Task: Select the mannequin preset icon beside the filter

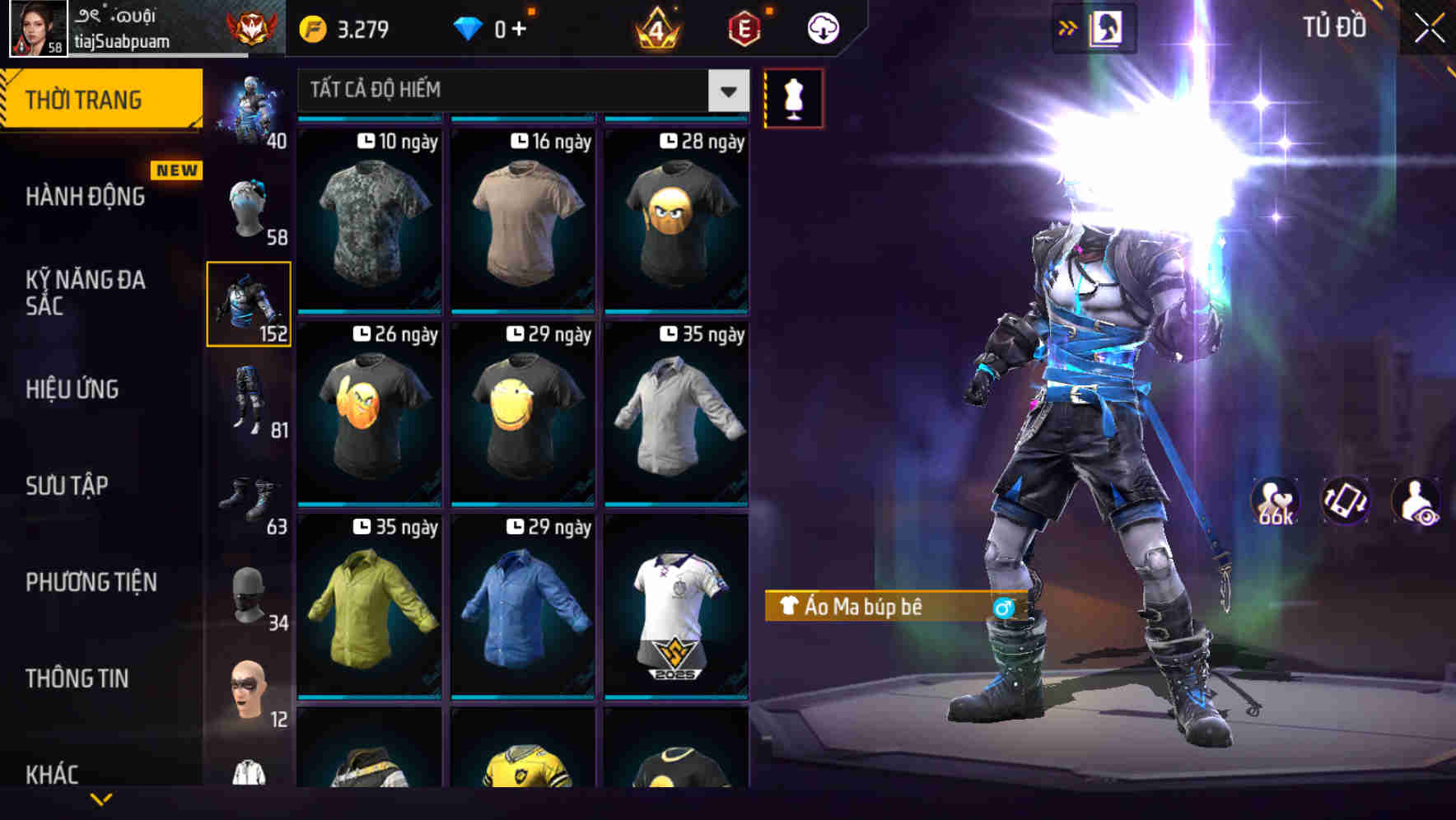Action: [794, 96]
